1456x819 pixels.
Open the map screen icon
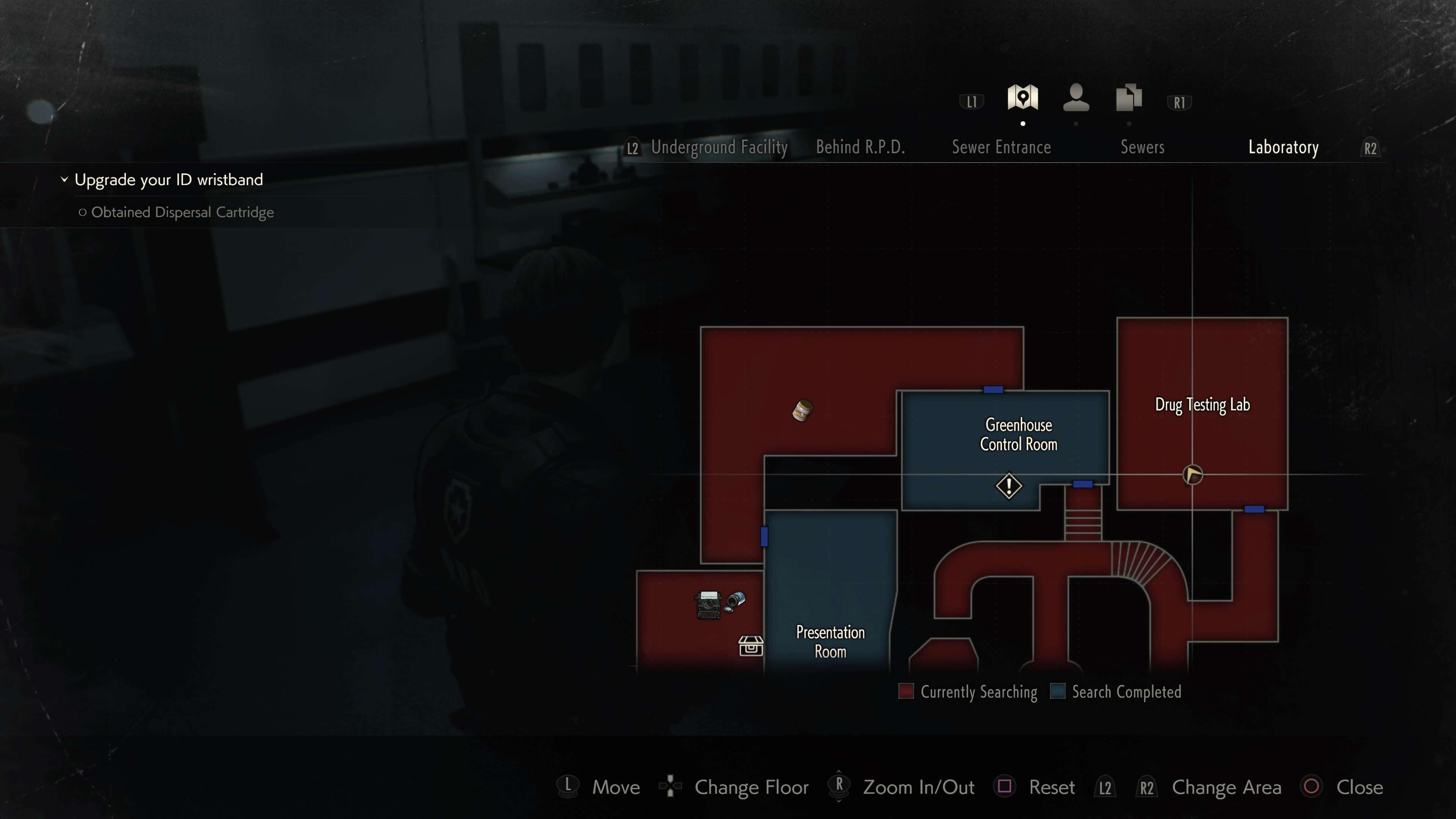pos(1023,98)
